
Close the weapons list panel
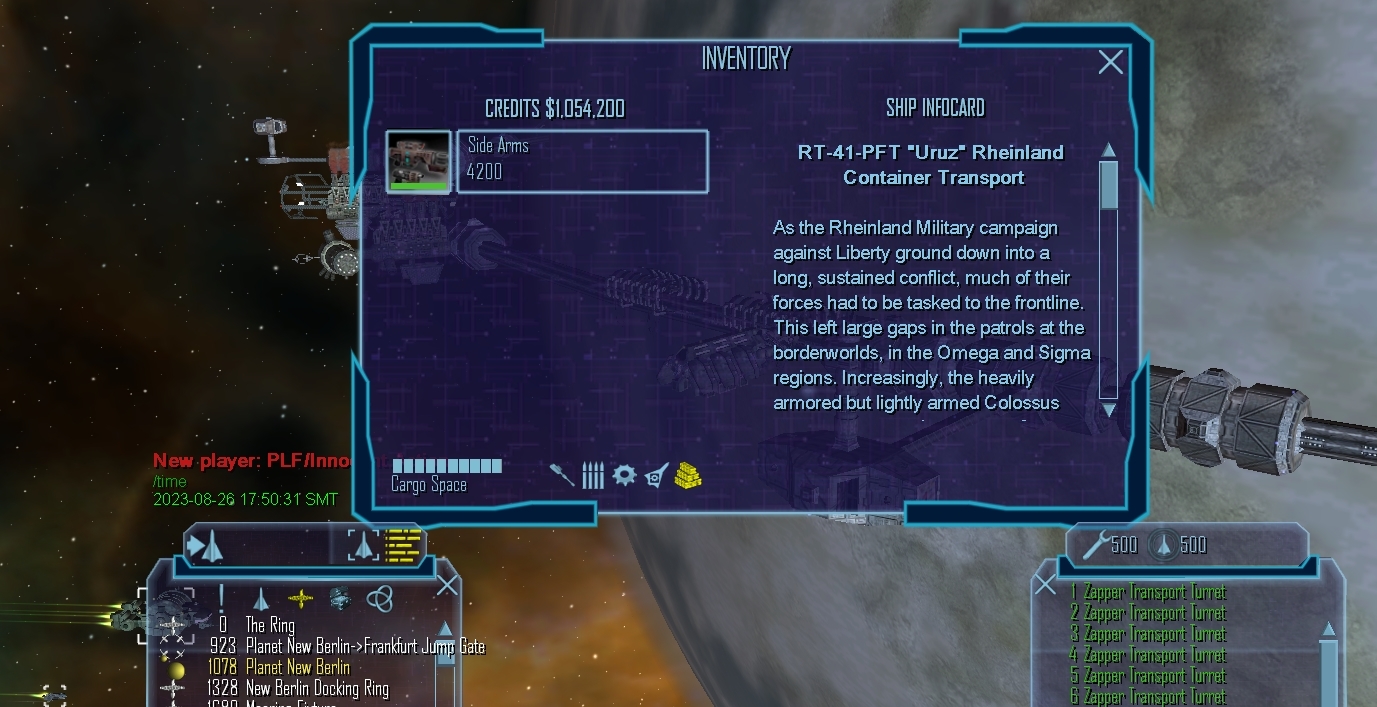(x=1045, y=584)
